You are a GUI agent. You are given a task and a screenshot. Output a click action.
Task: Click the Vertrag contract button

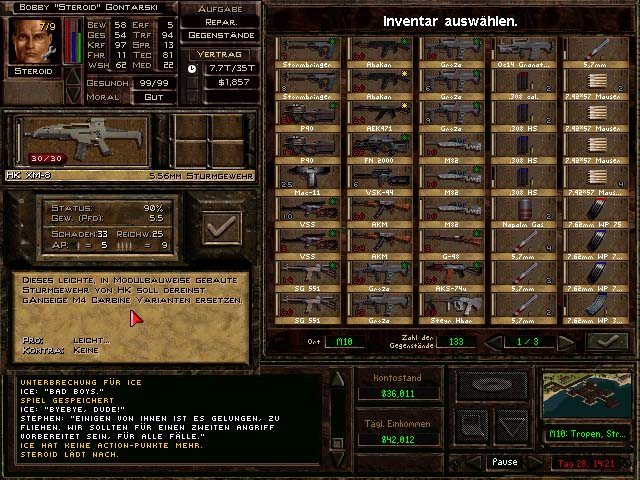223,54
